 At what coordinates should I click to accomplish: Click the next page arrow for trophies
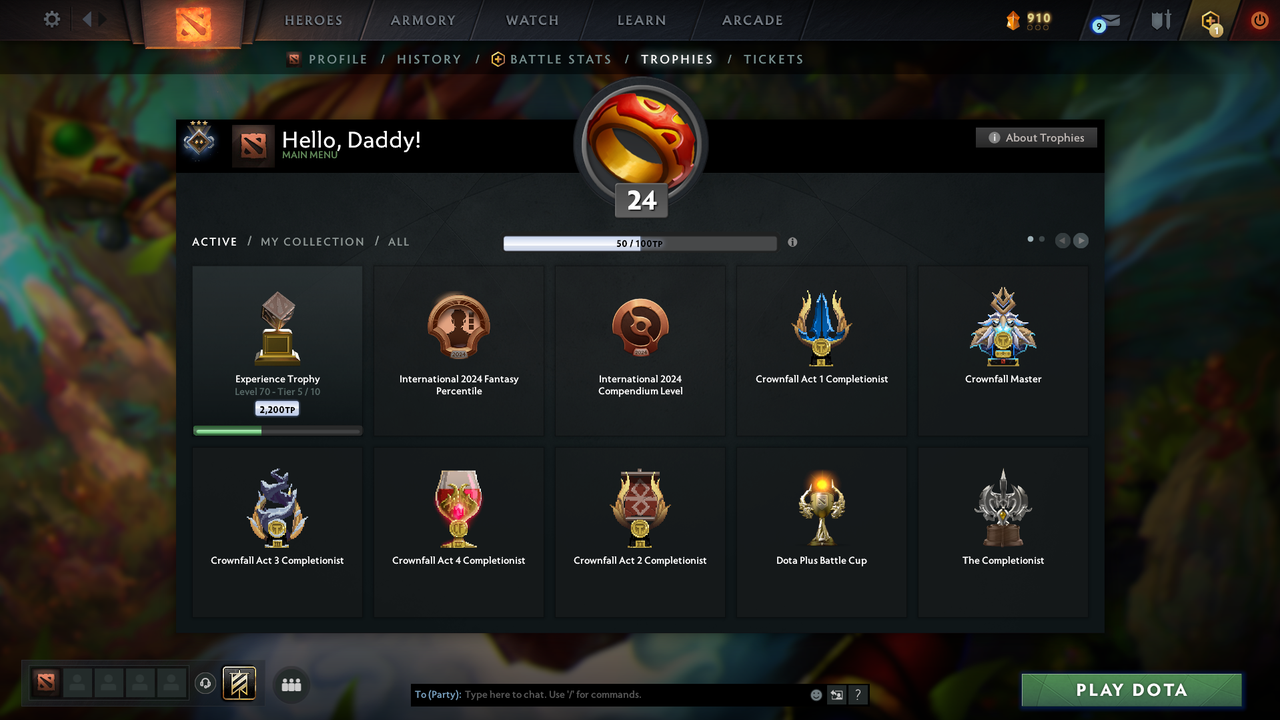click(1080, 240)
